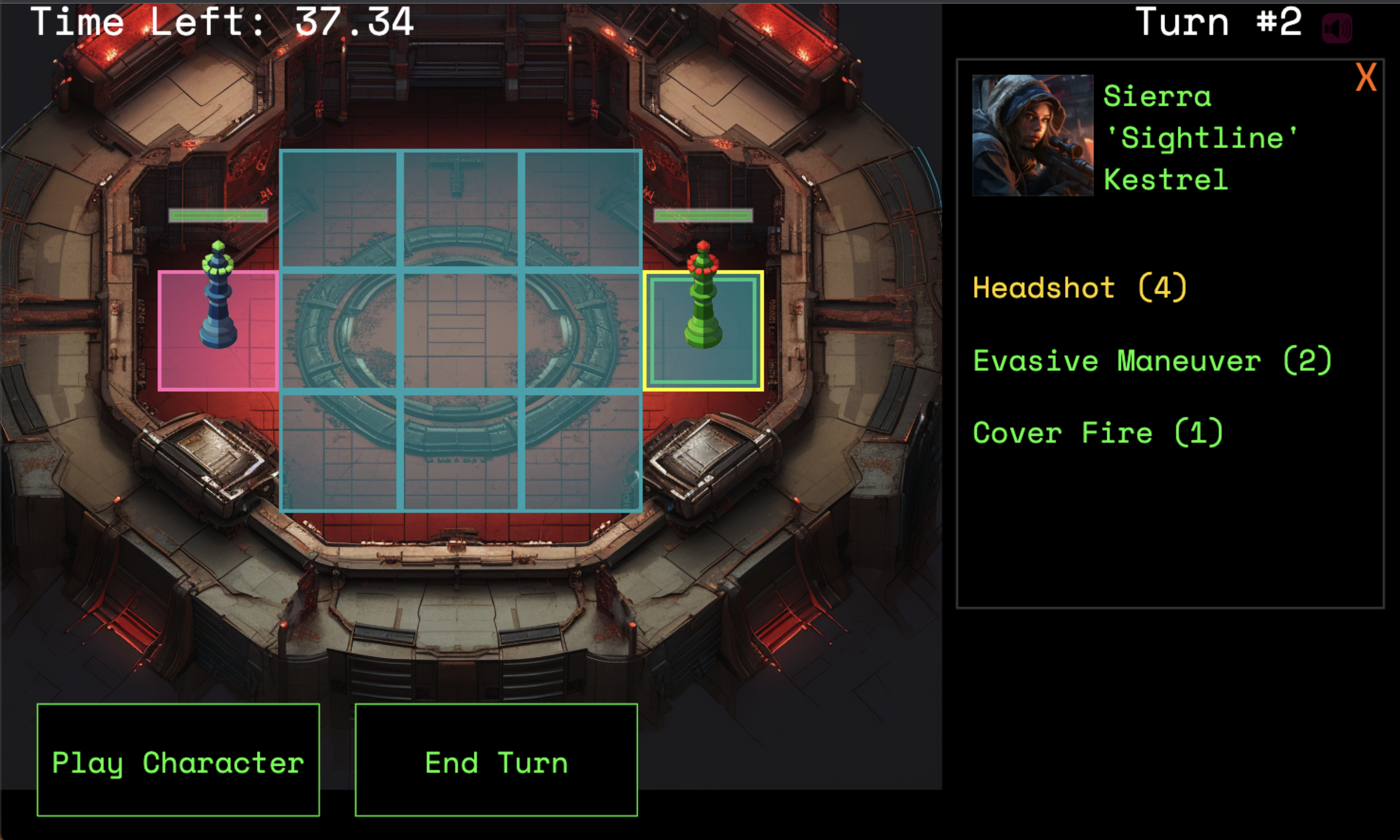
Task: Click the Play Character button
Action: [x=178, y=760]
